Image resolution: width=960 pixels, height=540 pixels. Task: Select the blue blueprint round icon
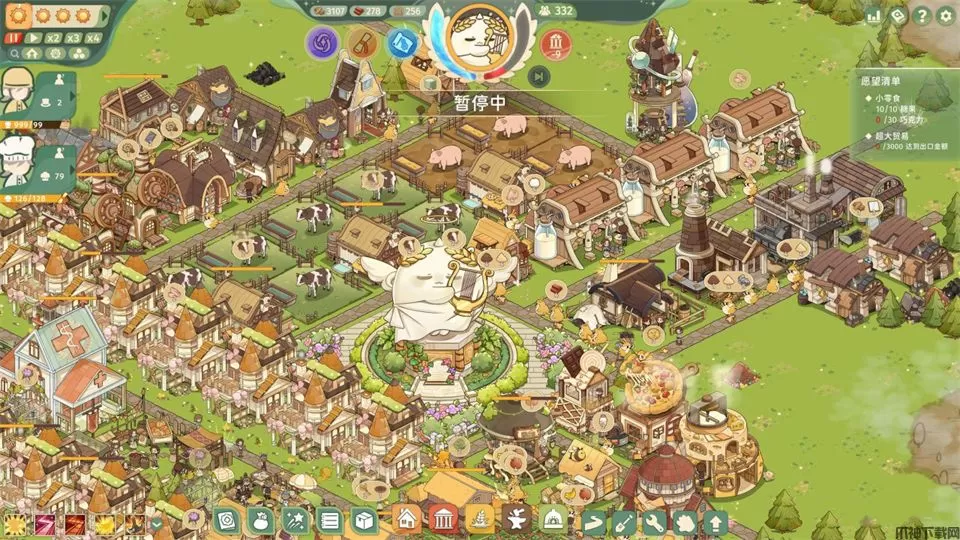(x=402, y=43)
